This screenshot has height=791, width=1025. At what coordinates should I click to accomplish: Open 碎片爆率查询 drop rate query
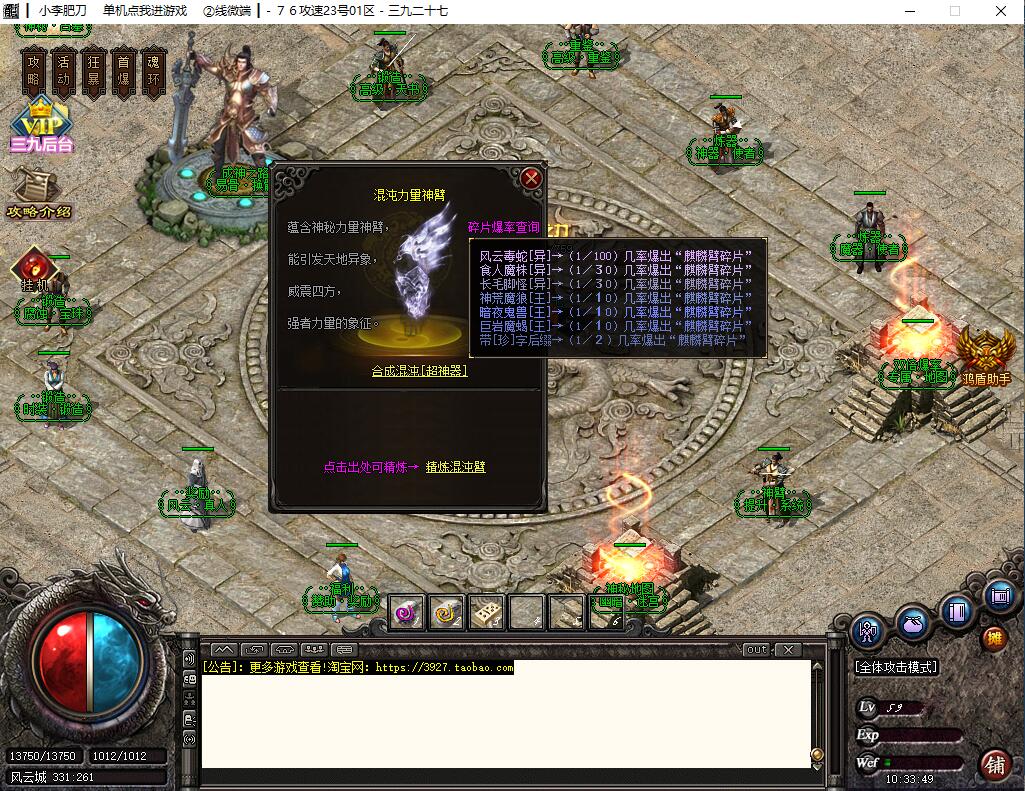(x=503, y=228)
